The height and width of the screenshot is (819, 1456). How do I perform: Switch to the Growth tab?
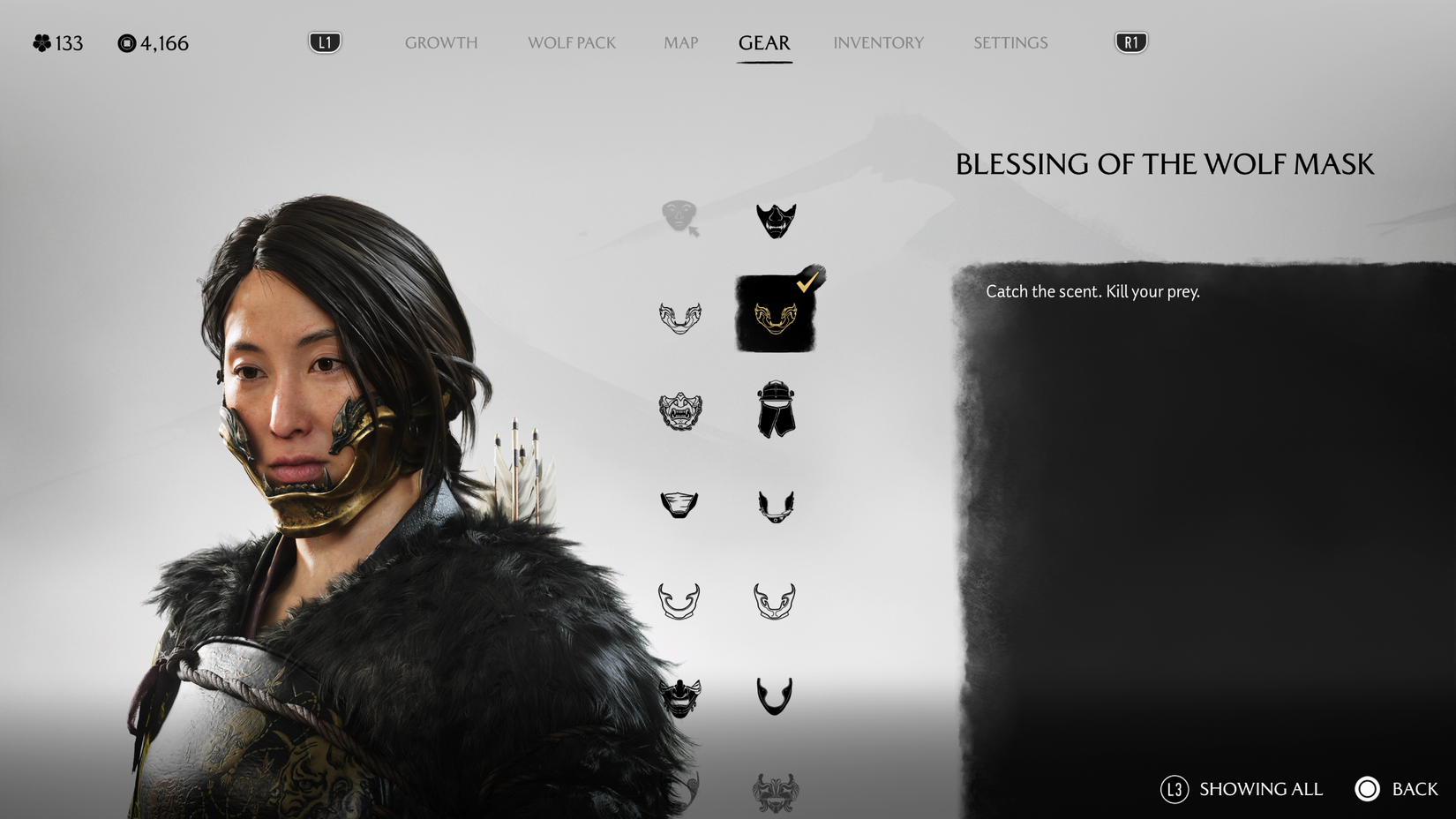[x=441, y=41]
